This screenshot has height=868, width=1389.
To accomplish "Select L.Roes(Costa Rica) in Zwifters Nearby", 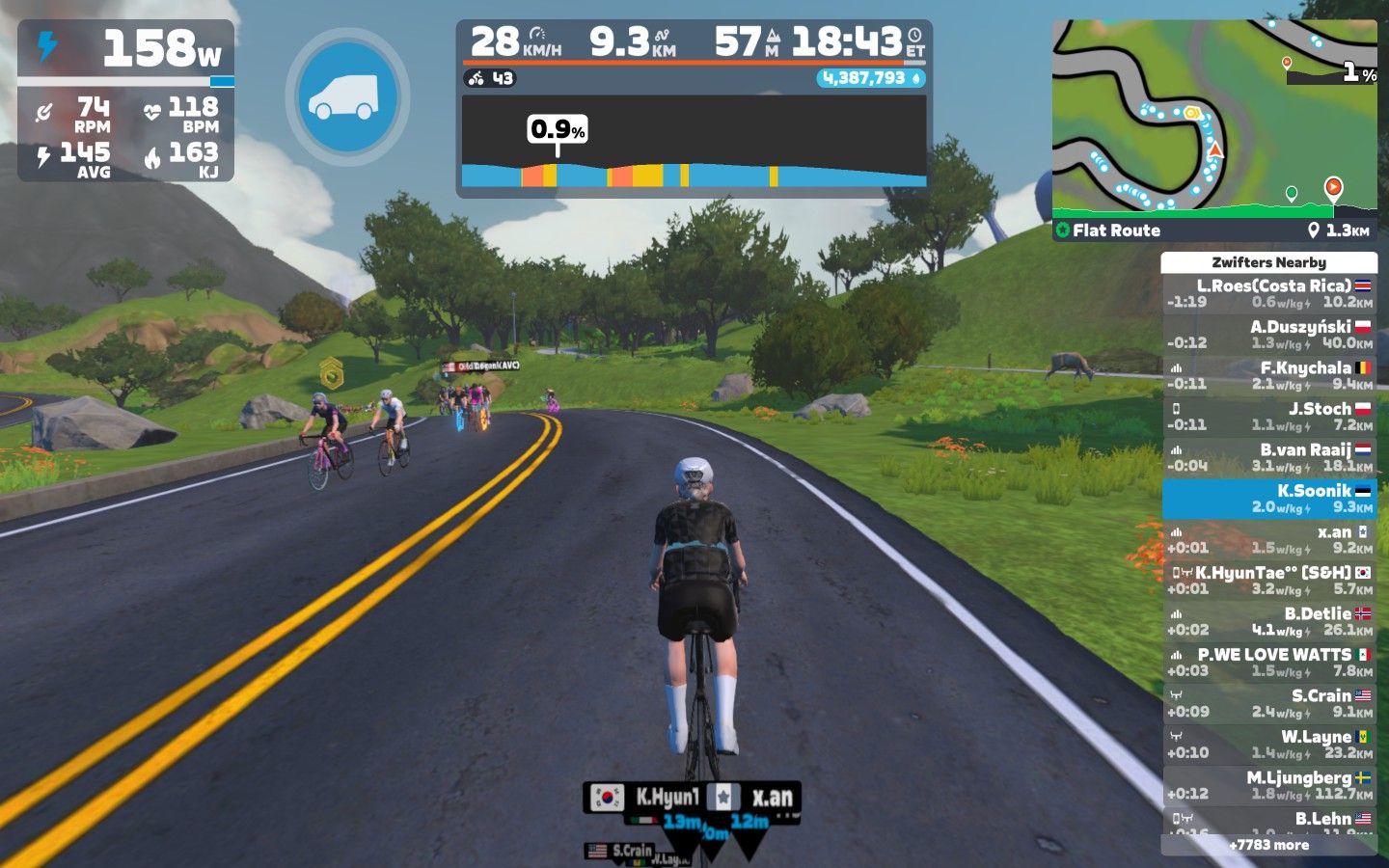I will [x=1268, y=293].
